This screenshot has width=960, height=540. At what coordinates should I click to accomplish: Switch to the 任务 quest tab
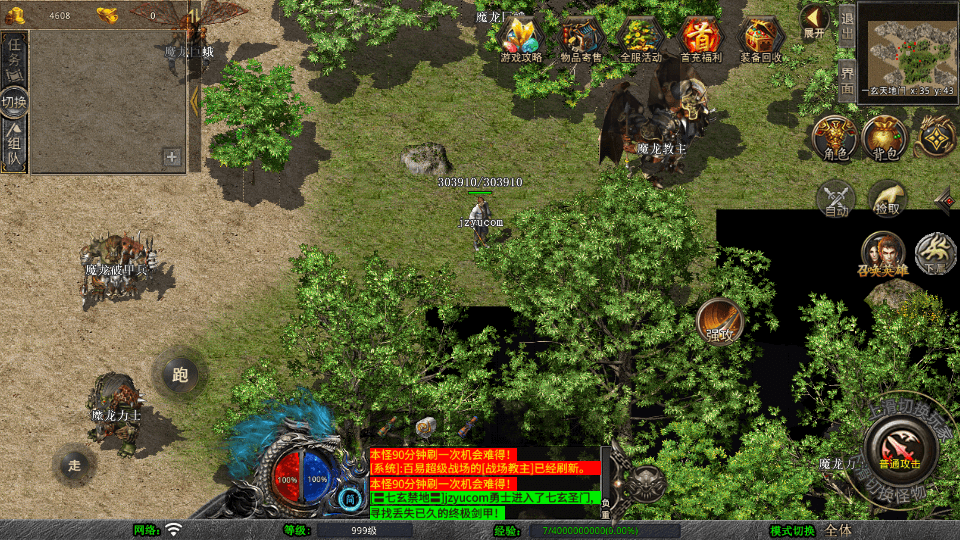pos(15,57)
